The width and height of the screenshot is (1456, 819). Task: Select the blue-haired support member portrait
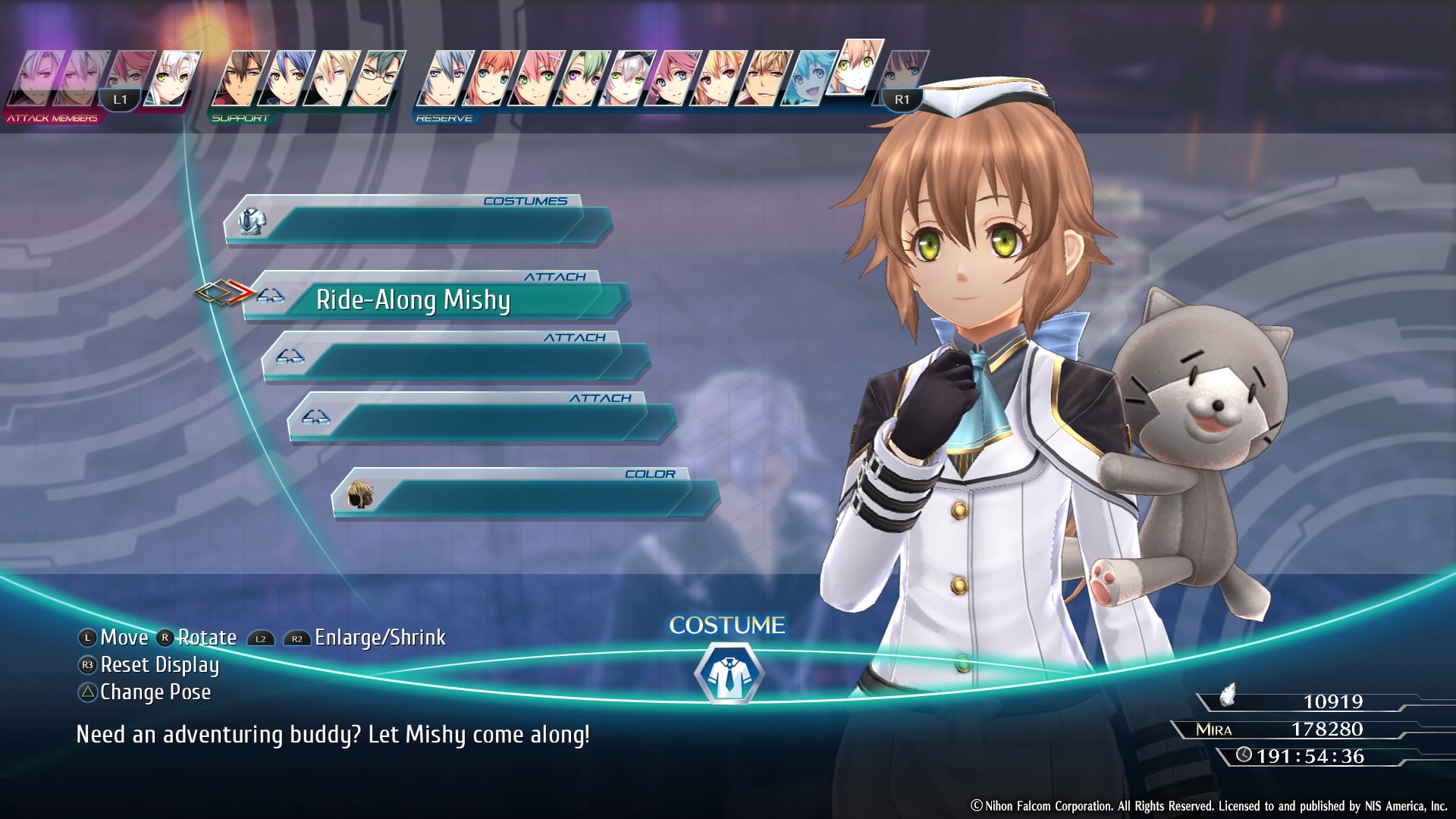click(285, 79)
